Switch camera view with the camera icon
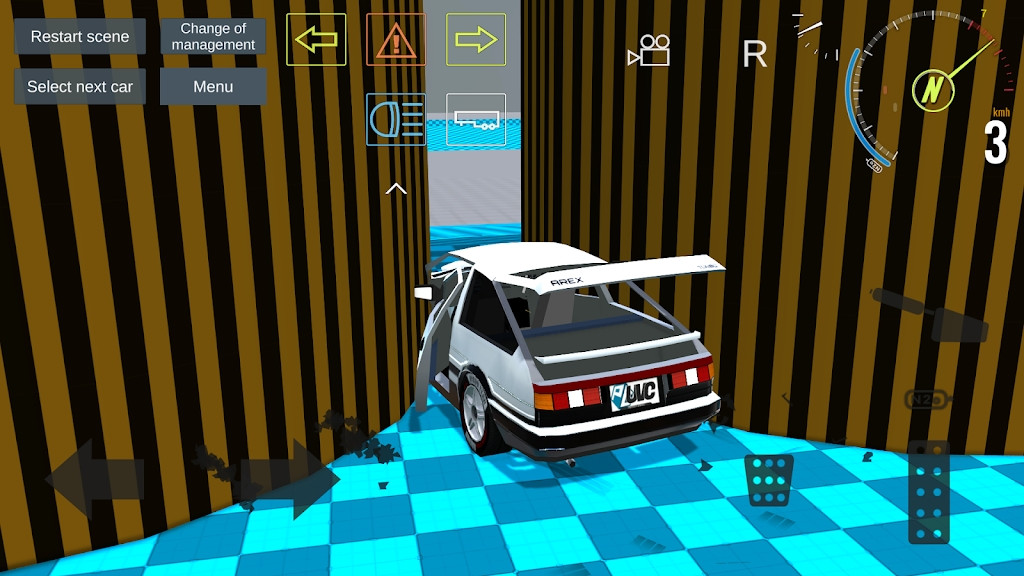Image resolution: width=1024 pixels, height=576 pixels. coord(649,51)
